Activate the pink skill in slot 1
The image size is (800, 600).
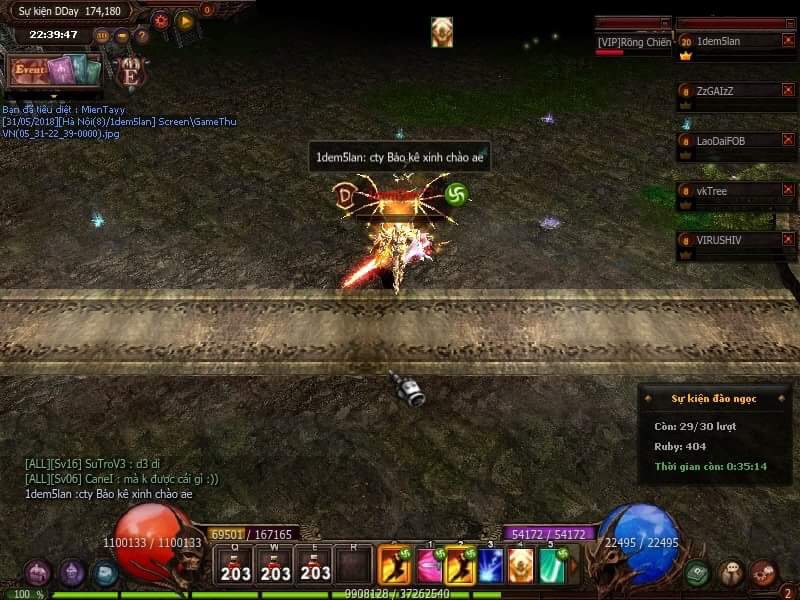pos(428,565)
